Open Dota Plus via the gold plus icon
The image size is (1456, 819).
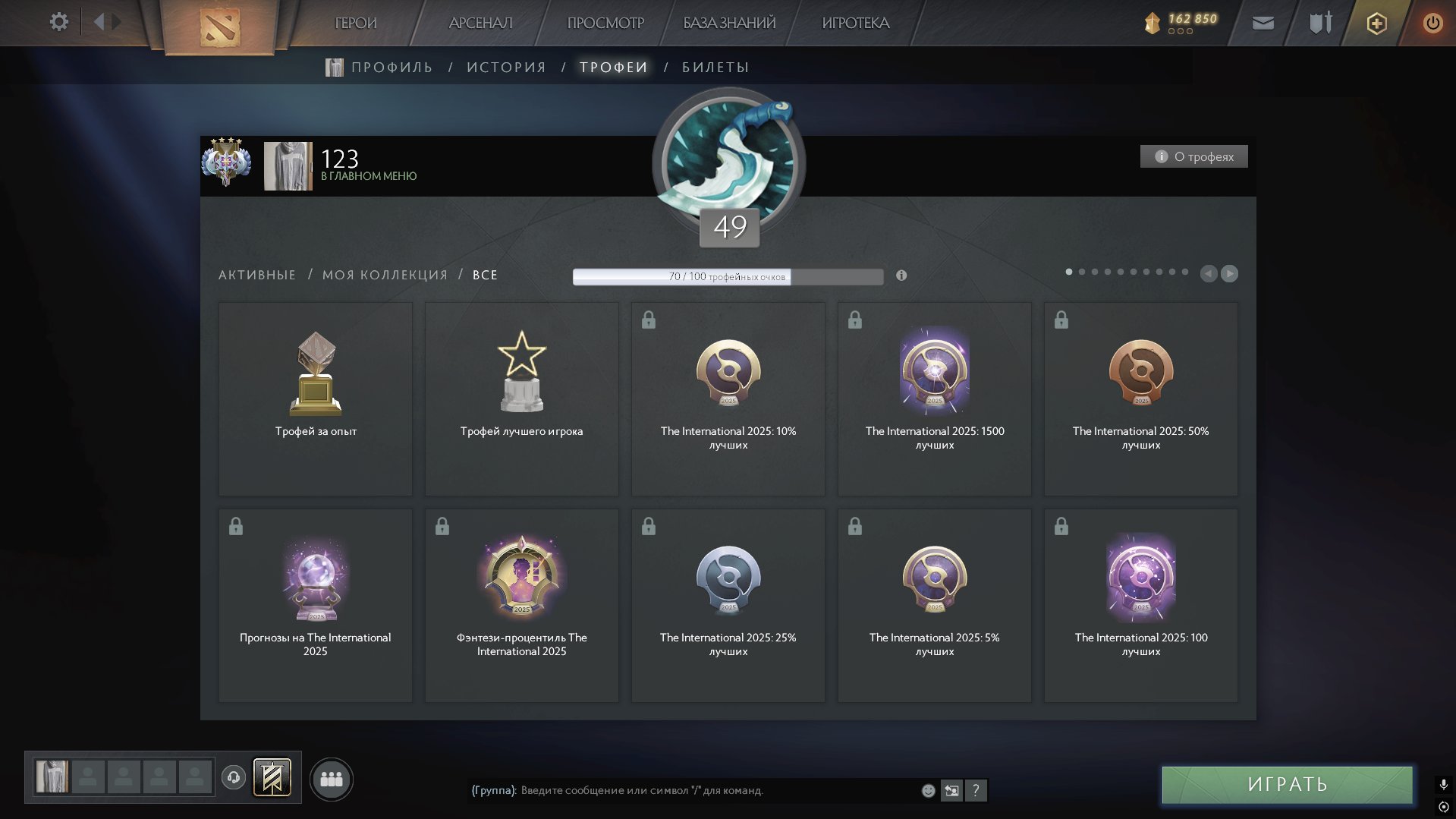coord(1375,23)
